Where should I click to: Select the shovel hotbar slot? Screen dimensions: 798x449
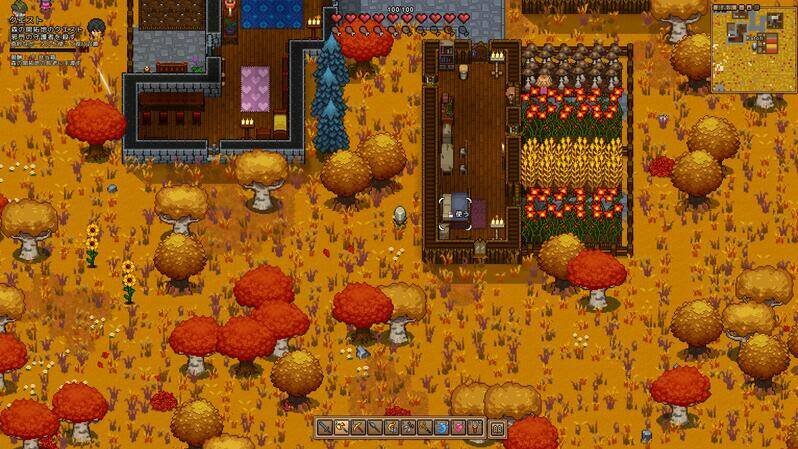pyautogui.click(x=375, y=428)
